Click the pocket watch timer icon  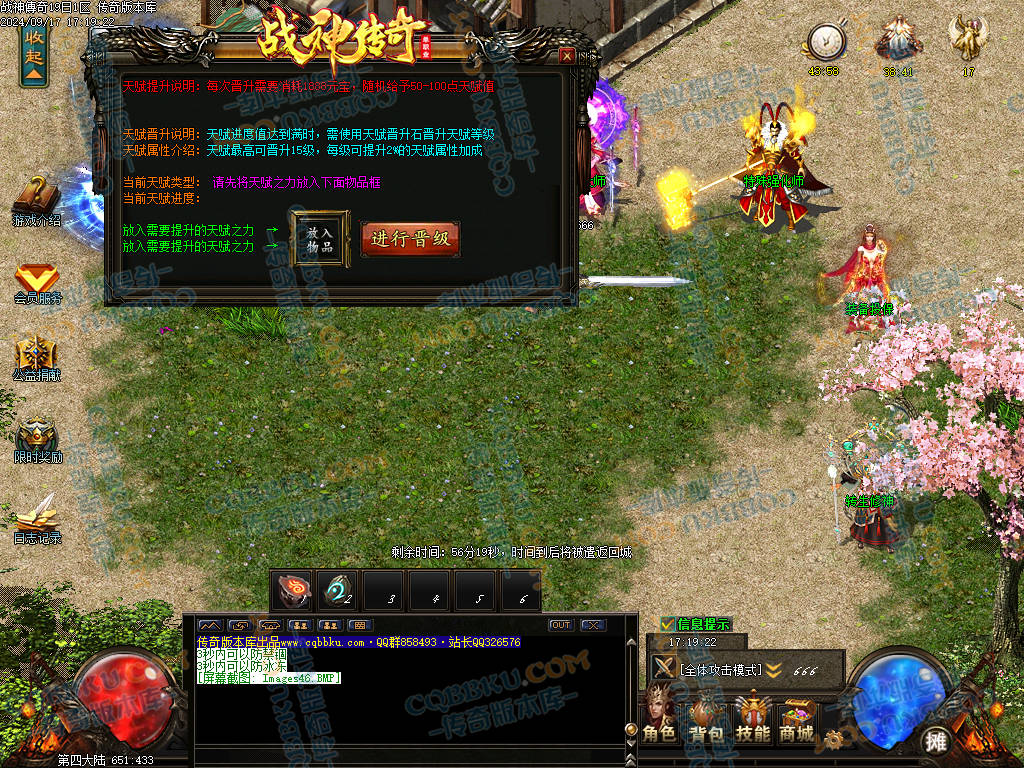coord(826,41)
